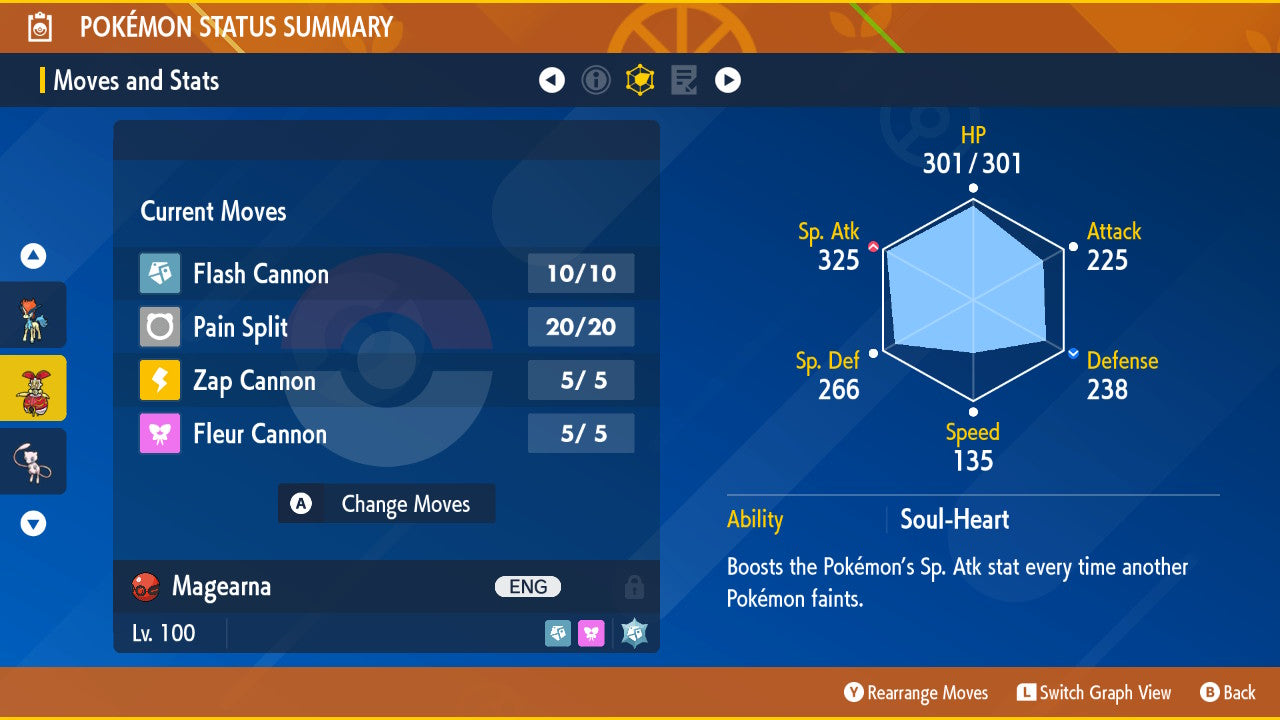Click the up arrow in the party sidebar

pyautogui.click(x=32, y=256)
